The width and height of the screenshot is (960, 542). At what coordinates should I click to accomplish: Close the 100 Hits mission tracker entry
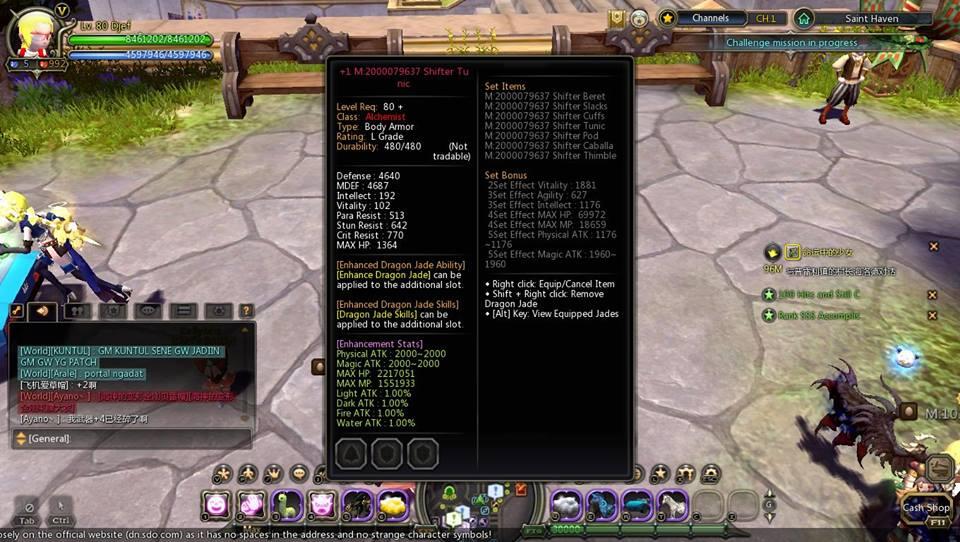tap(932, 295)
